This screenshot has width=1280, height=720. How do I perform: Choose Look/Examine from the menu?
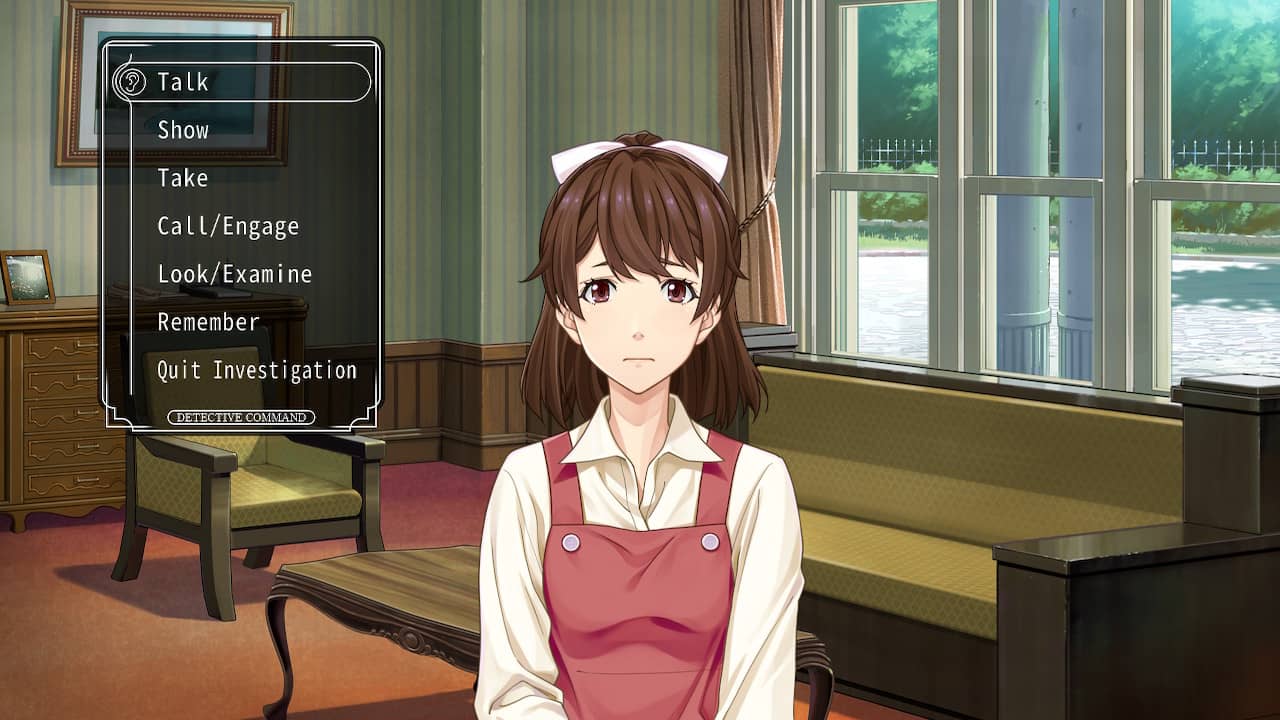[234, 274]
